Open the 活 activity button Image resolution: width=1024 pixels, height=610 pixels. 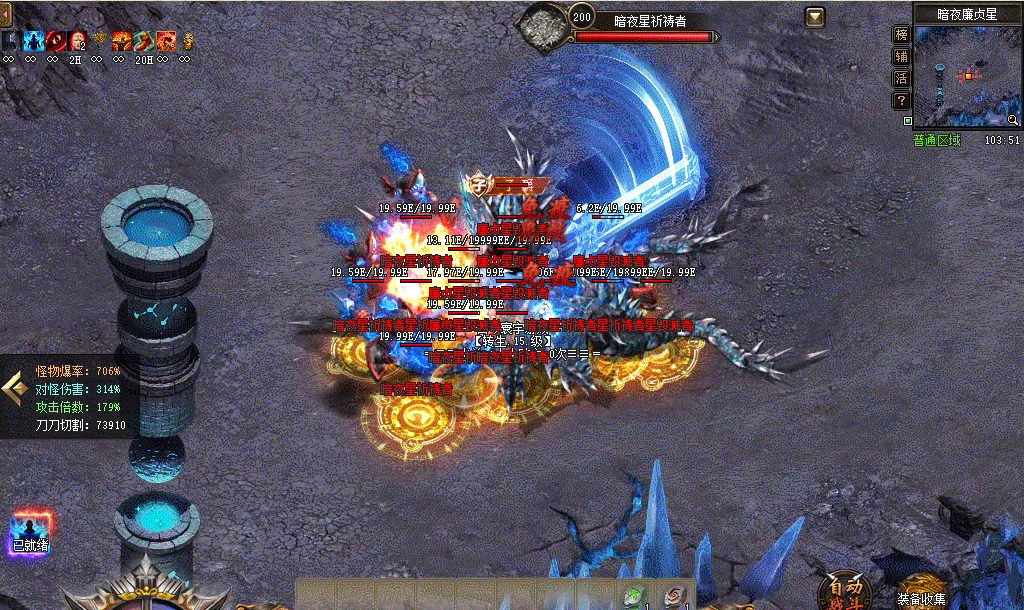point(901,79)
